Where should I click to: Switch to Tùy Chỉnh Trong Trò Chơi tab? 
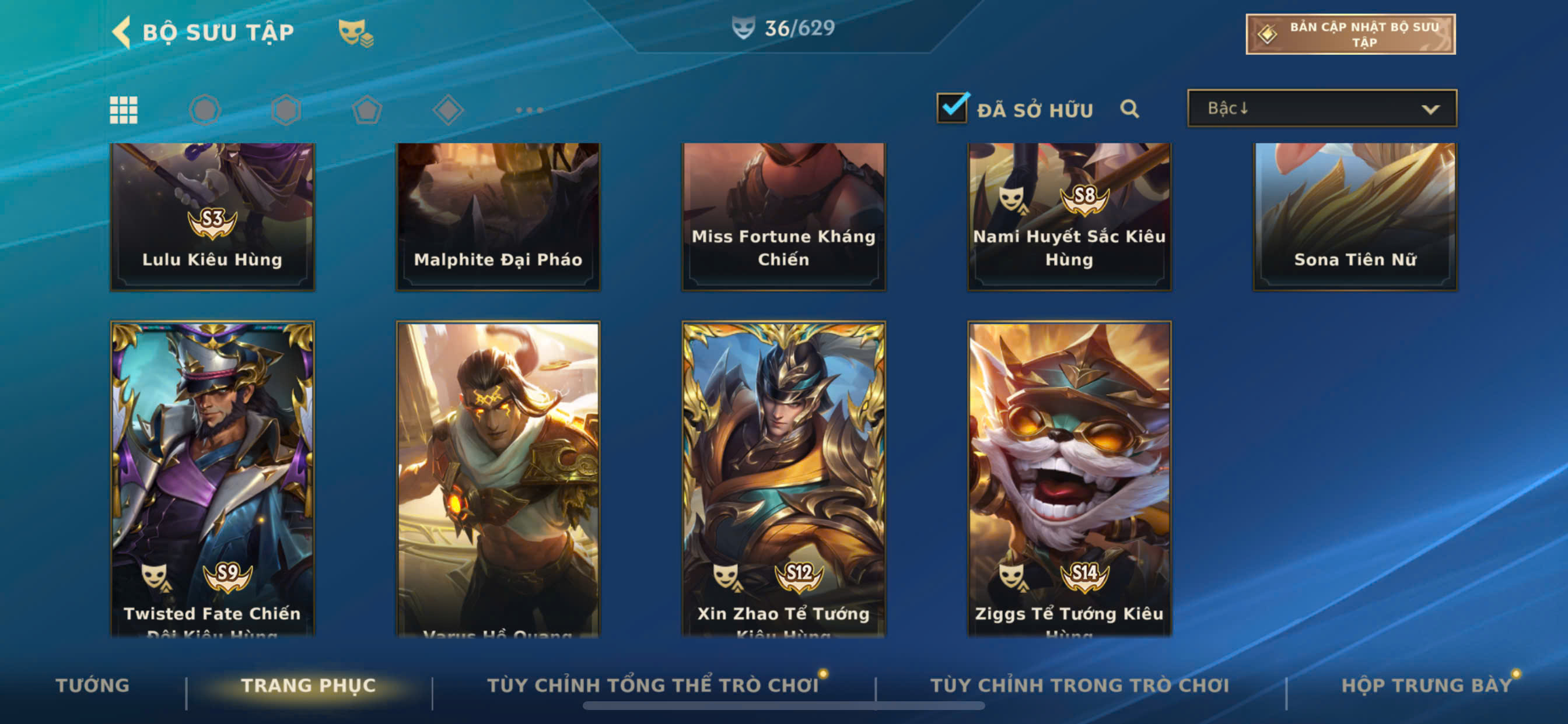click(1079, 685)
